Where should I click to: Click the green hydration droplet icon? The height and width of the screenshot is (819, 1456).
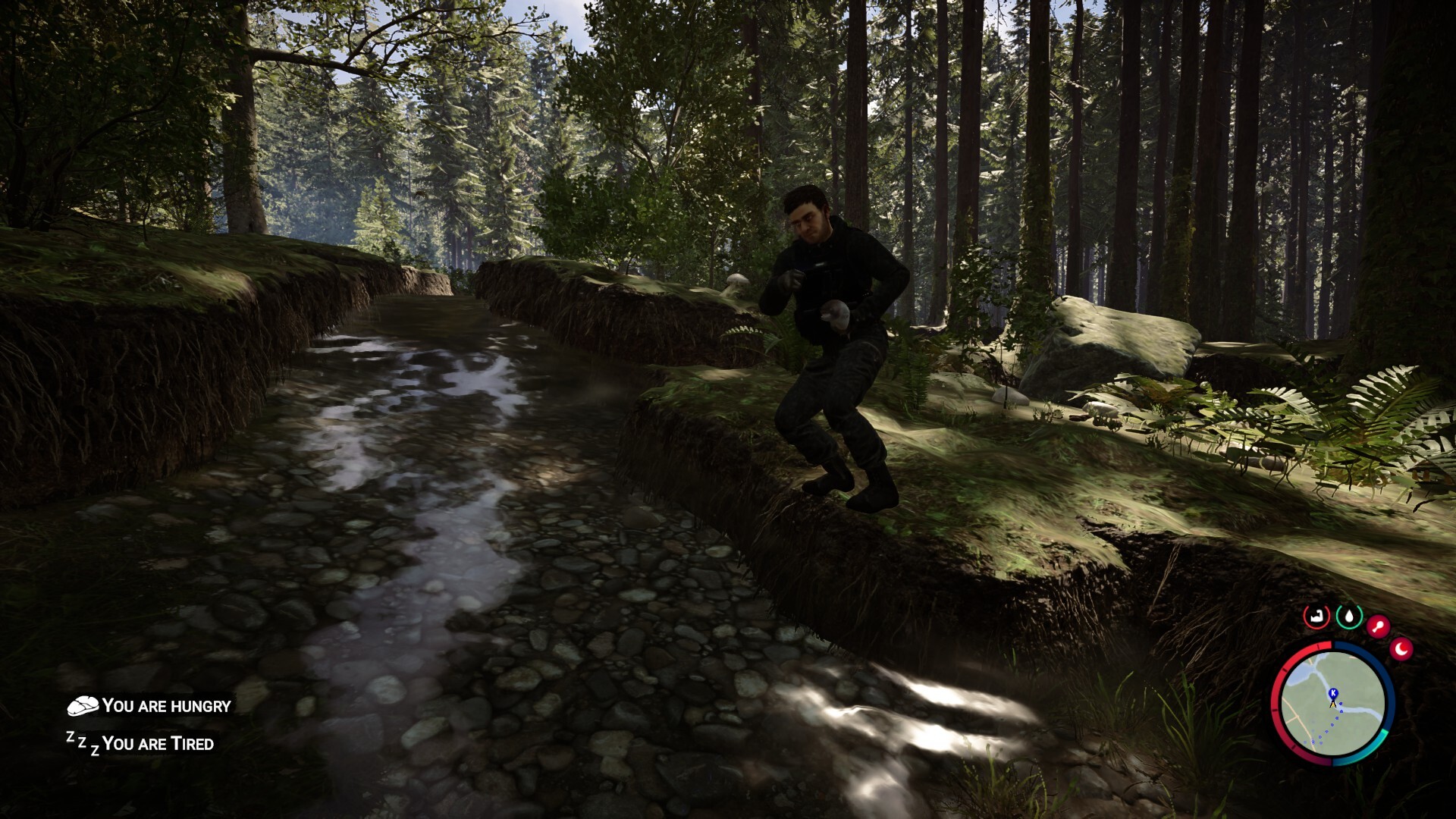pos(1349,616)
